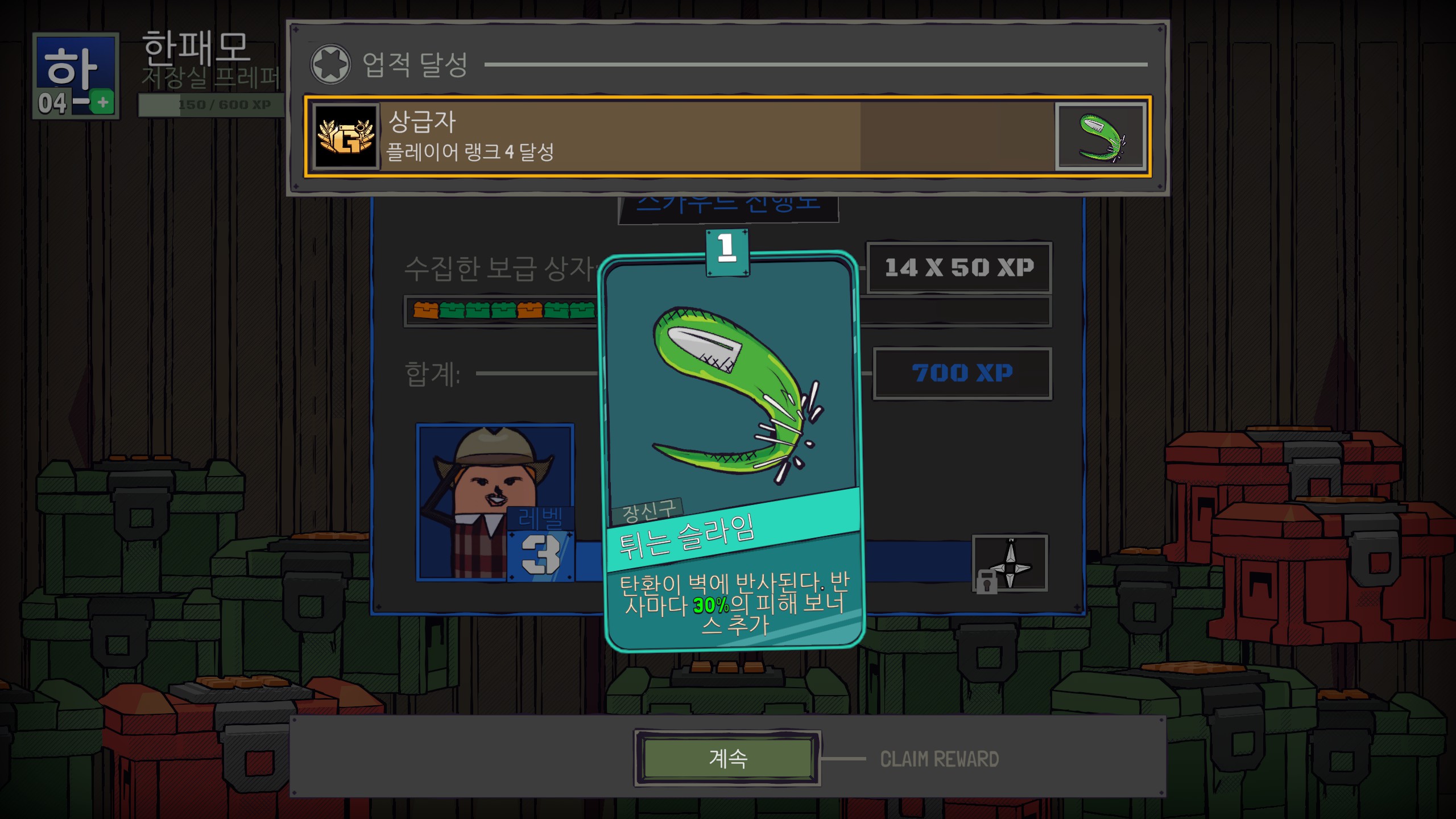Select the first orange supply crate icon

[425, 311]
